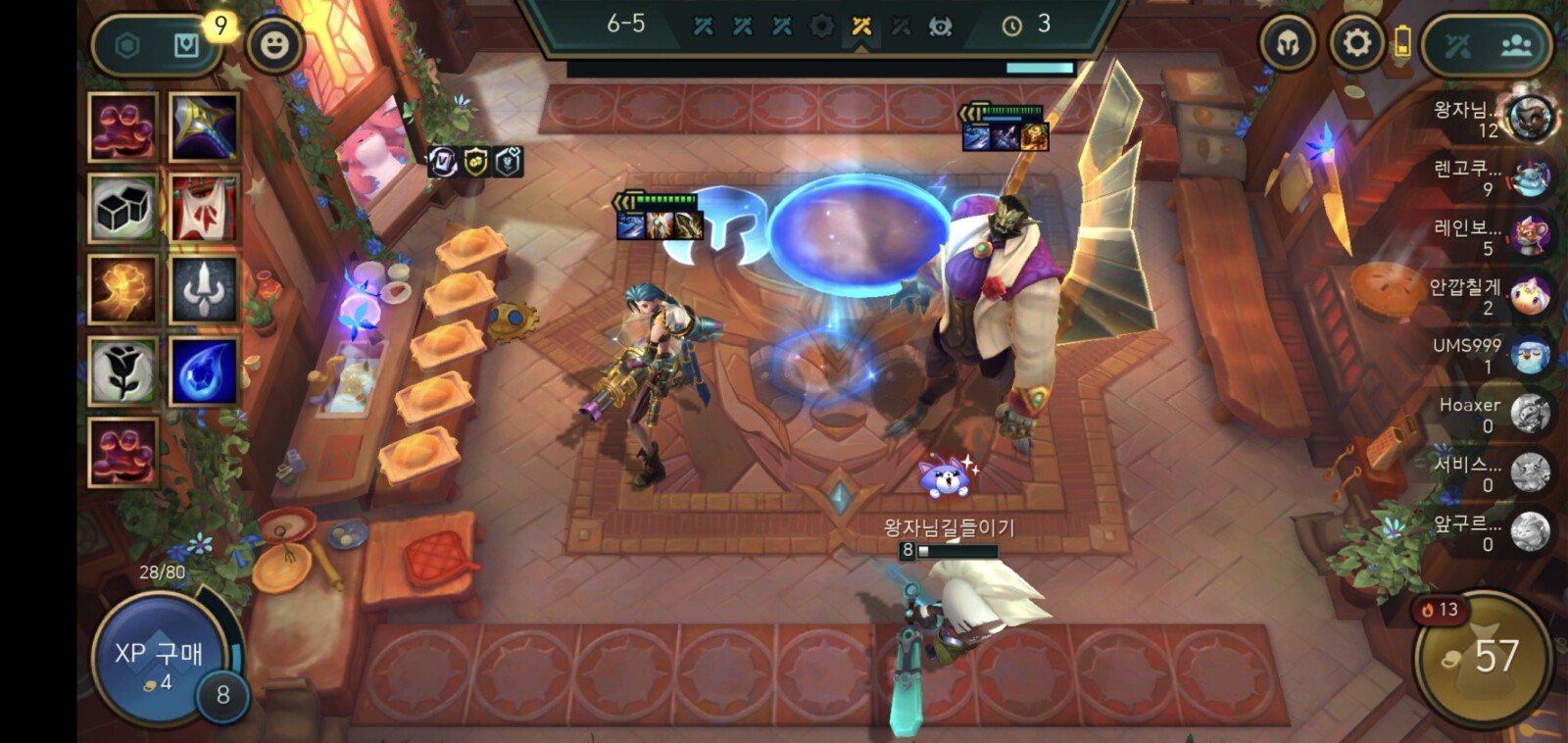The width and height of the screenshot is (1568, 743).
Task: Spectate player 안깝칠게
Action: pos(1529,295)
